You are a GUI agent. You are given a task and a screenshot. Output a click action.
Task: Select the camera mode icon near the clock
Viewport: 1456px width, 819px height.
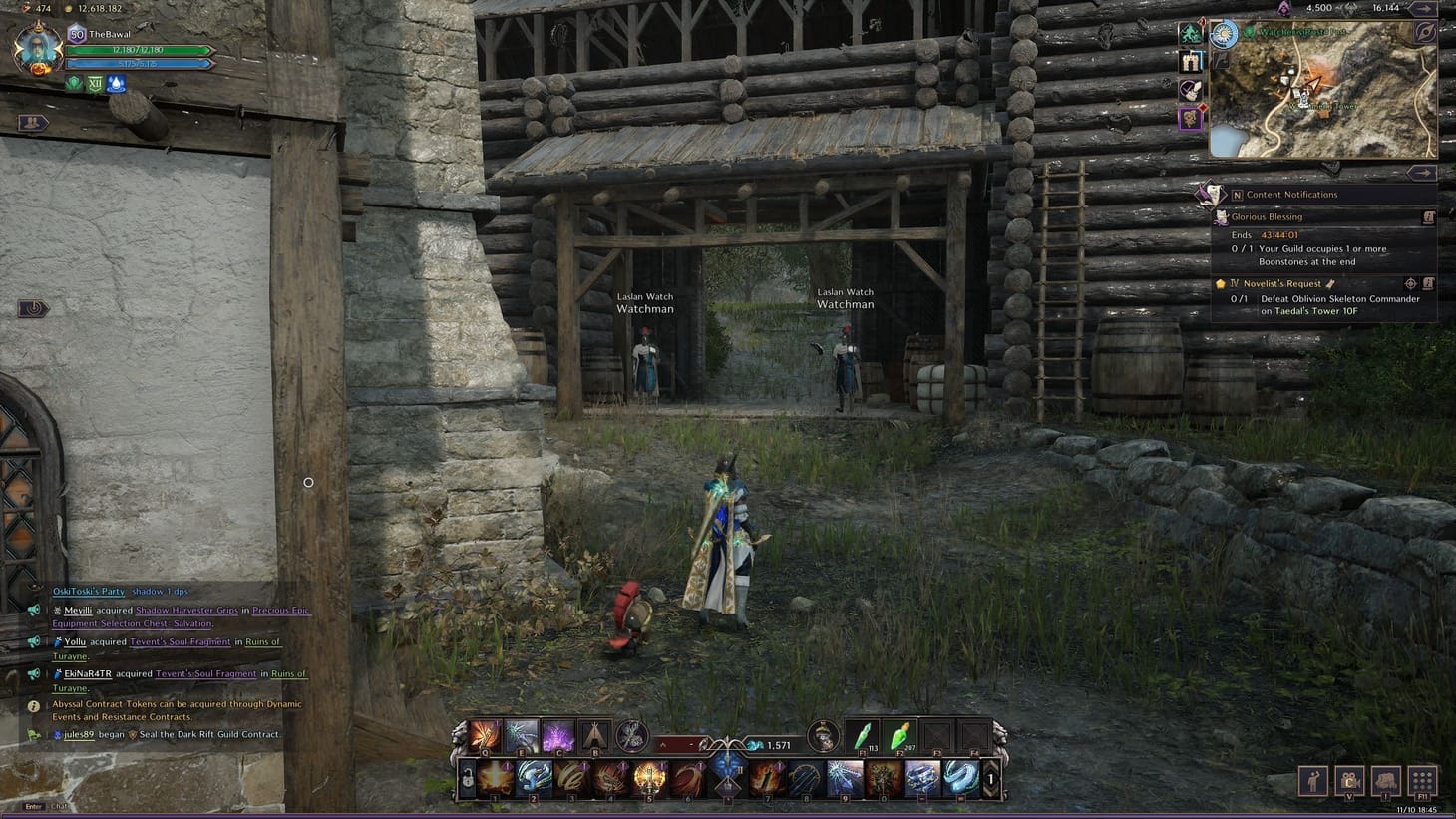(x=1348, y=782)
